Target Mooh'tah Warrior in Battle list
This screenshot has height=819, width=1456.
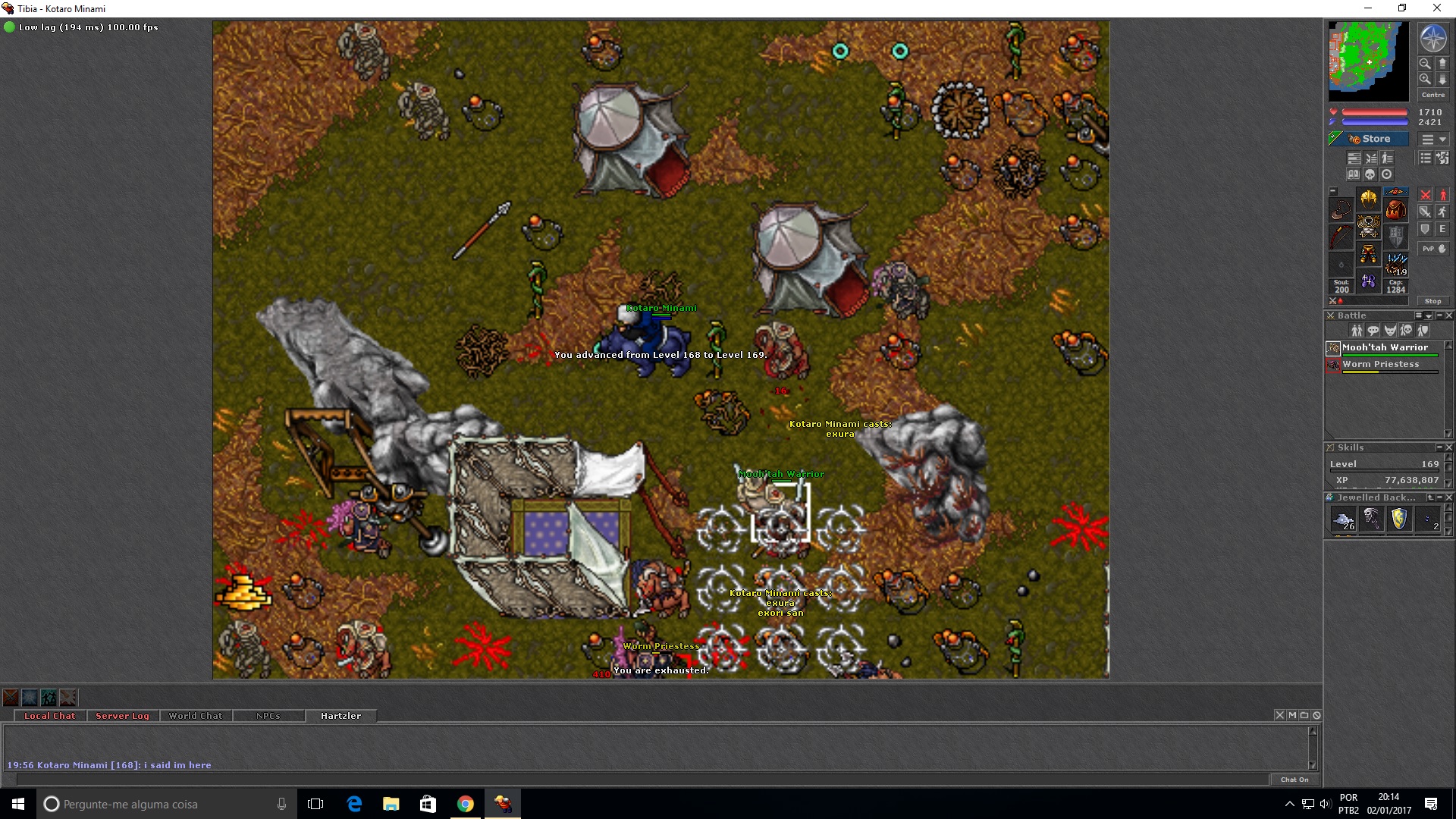click(x=1384, y=348)
